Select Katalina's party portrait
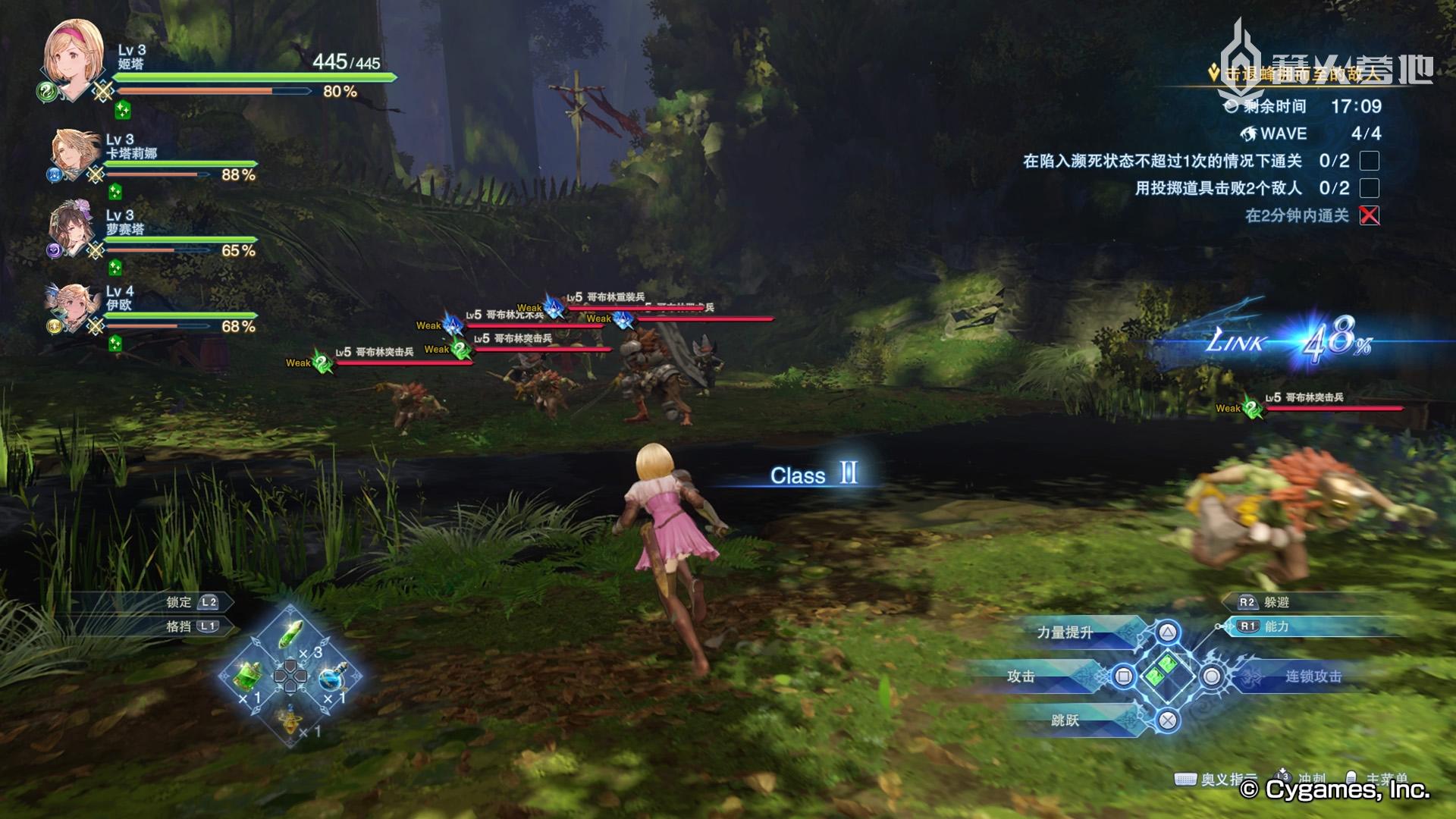Viewport: 1456px width, 819px height. pyautogui.click(x=76, y=154)
